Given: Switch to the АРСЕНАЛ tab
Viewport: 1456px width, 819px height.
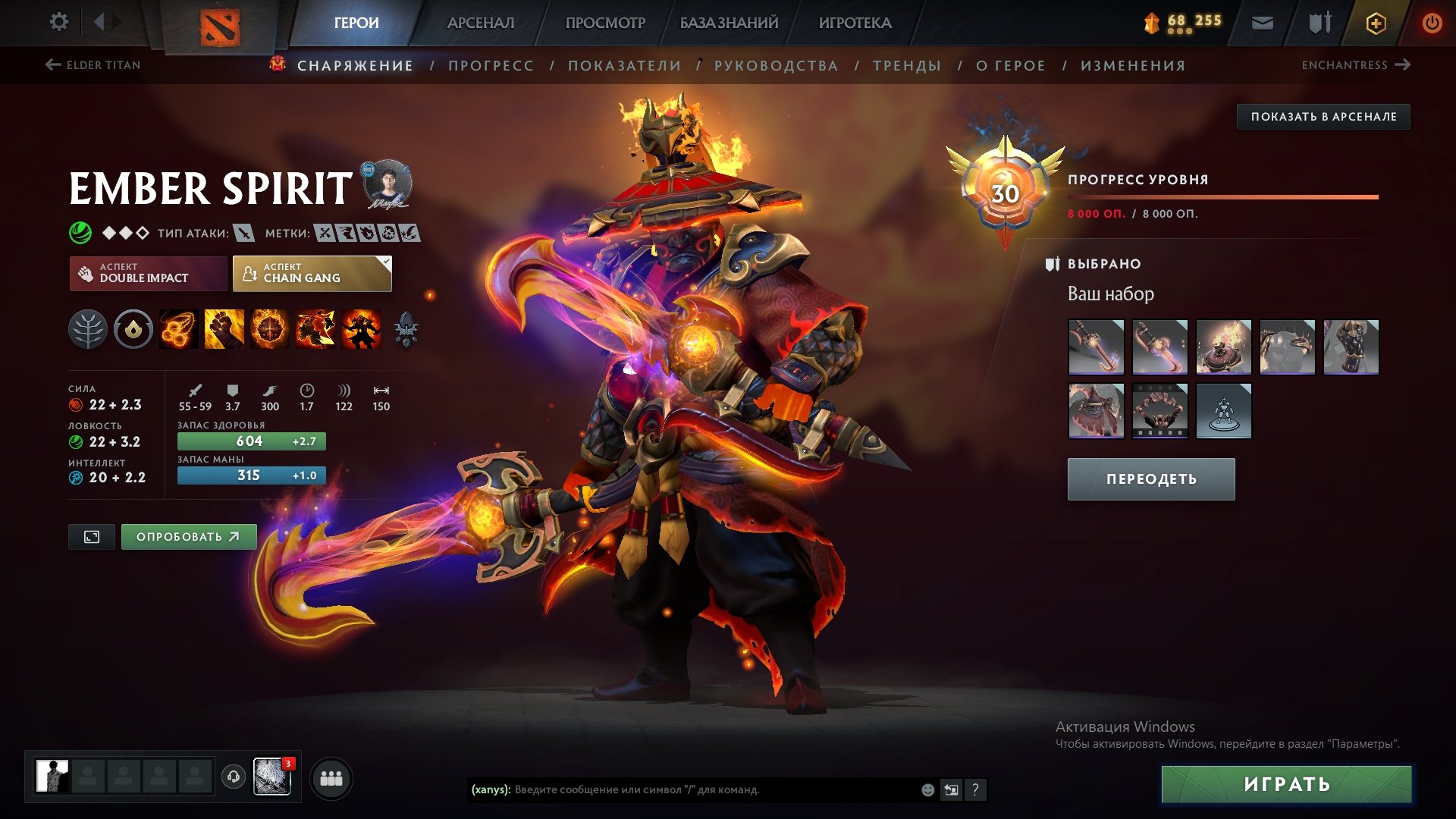Looking at the screenshot, I should tap(480, 23).
